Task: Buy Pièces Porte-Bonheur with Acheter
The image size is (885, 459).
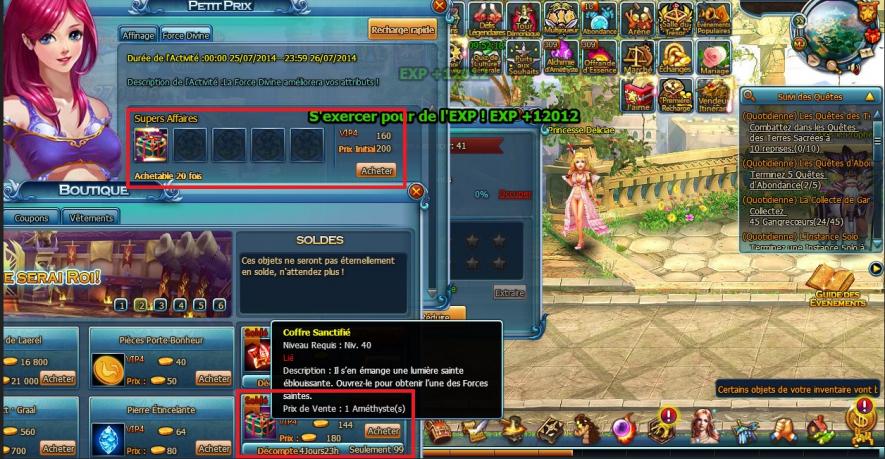Action: coord(214,379)
